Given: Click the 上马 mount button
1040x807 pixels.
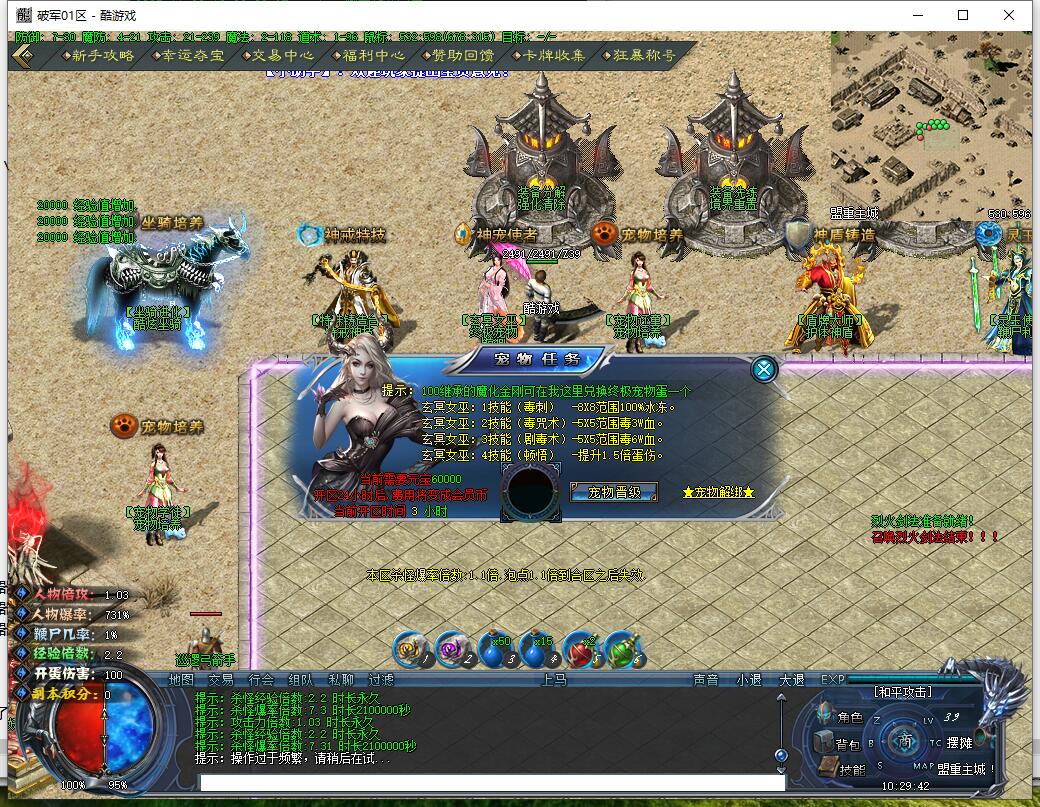Looking at the screenshot, I should 554,680.
